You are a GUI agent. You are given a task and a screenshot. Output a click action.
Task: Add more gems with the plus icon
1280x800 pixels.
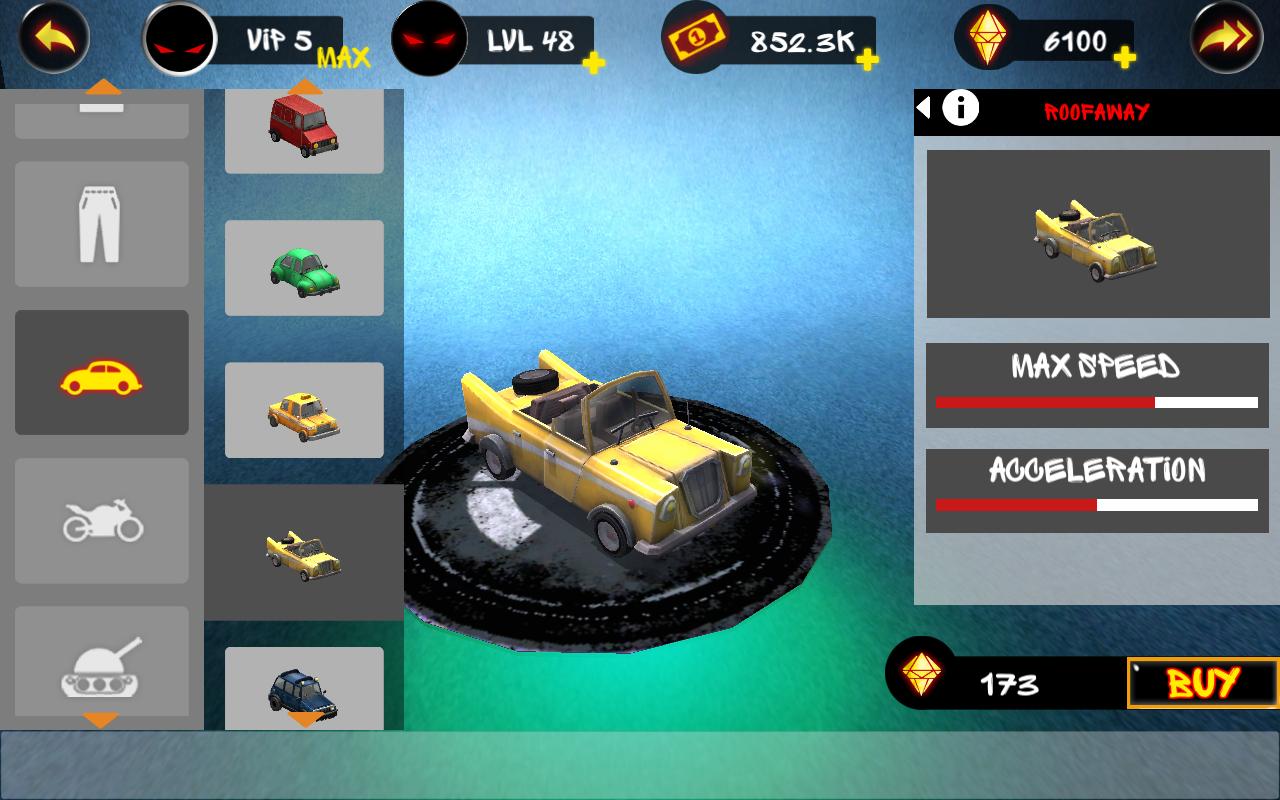[x=1125, y=59]
